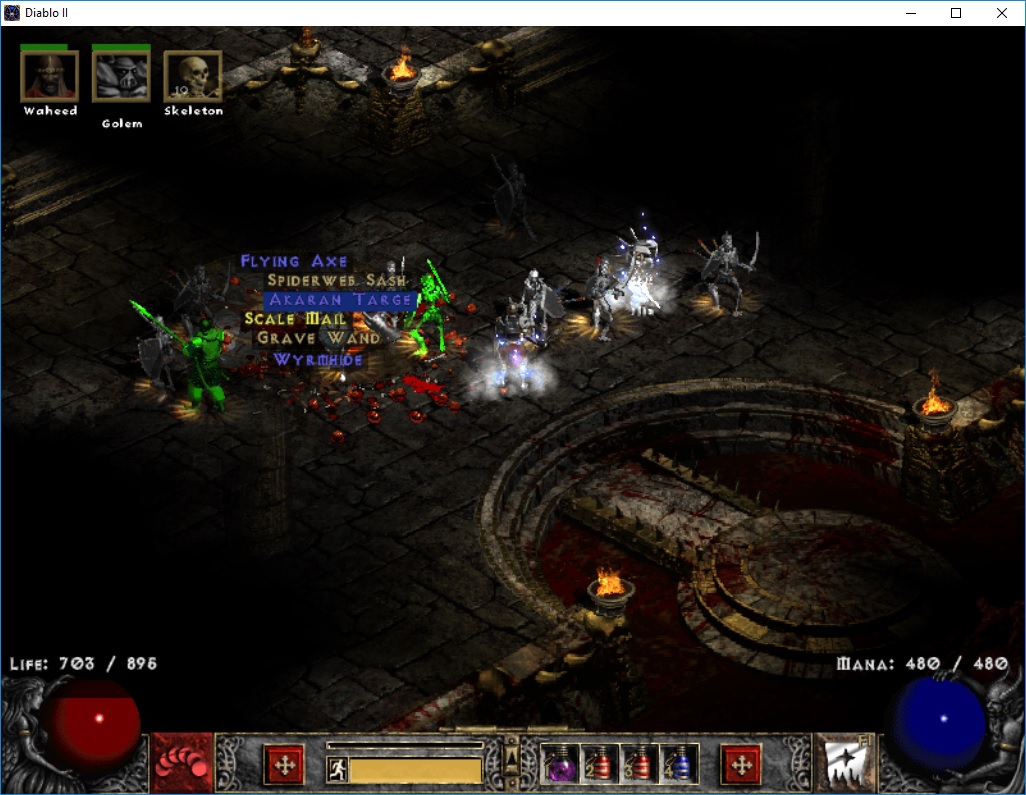Drink the red healing potion in belt slot 2

point(600,765)
